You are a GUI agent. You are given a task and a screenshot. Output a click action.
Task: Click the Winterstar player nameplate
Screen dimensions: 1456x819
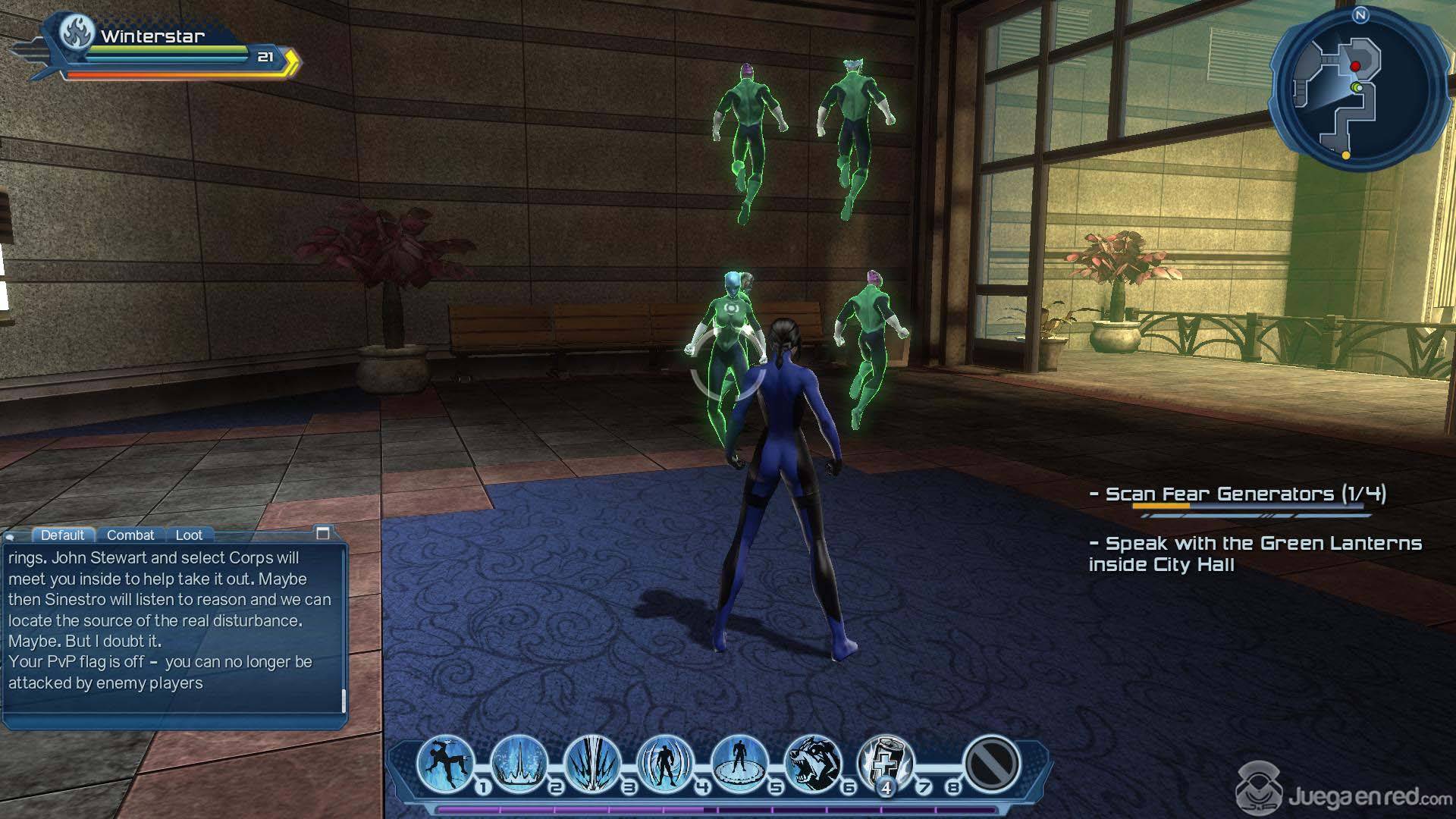pos(152,36)
